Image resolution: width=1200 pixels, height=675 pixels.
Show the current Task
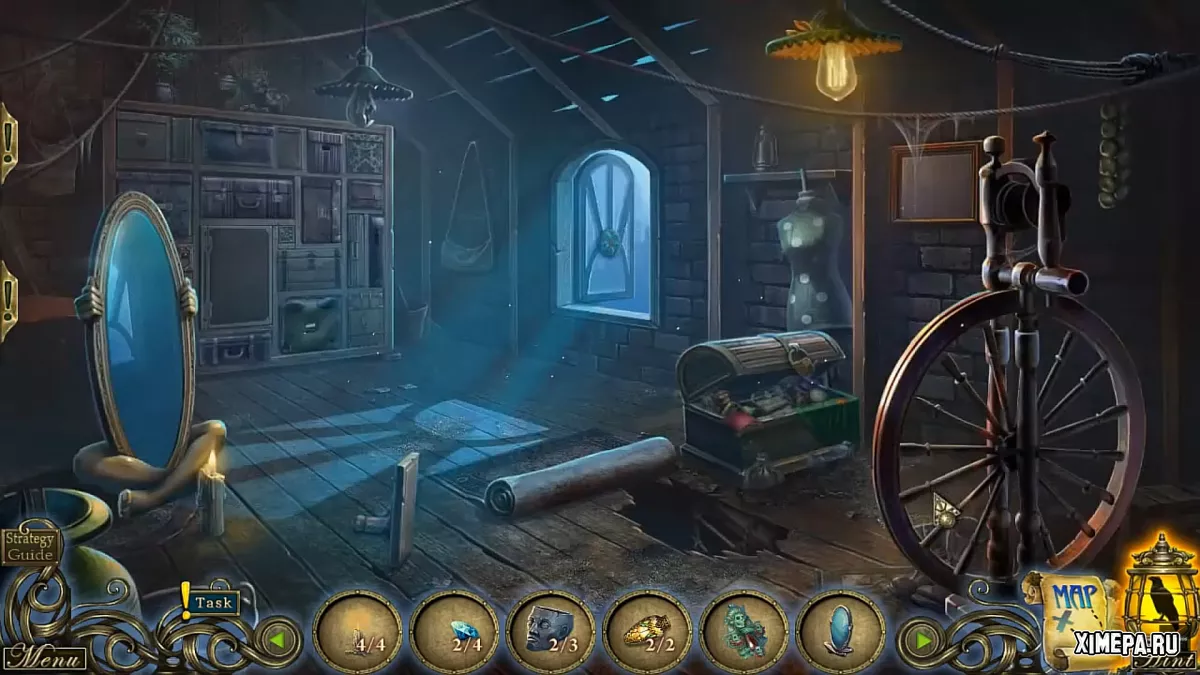pos(214,602)
